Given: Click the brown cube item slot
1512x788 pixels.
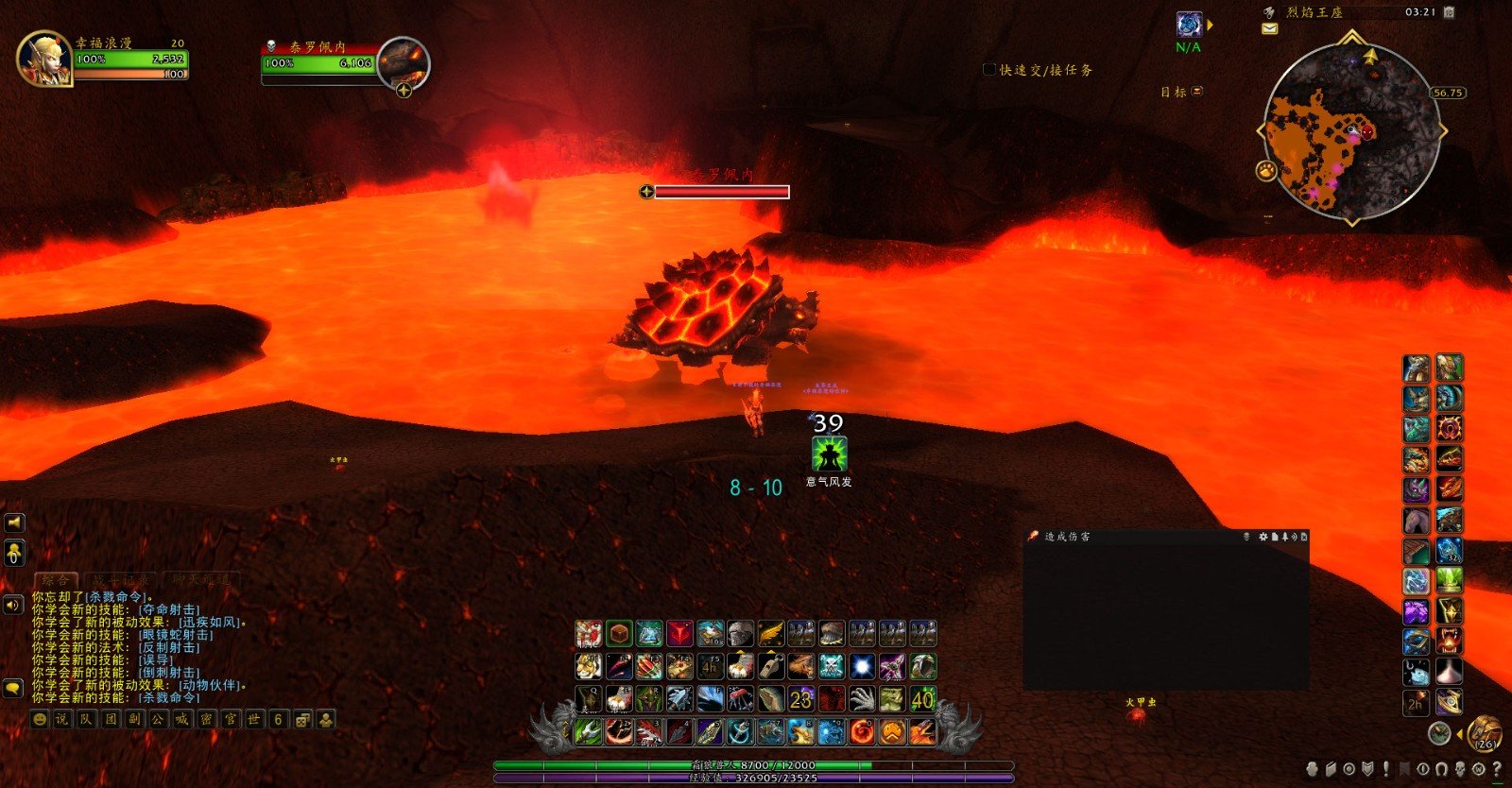Looking at the screenshot, I should (x=619, y=633).
